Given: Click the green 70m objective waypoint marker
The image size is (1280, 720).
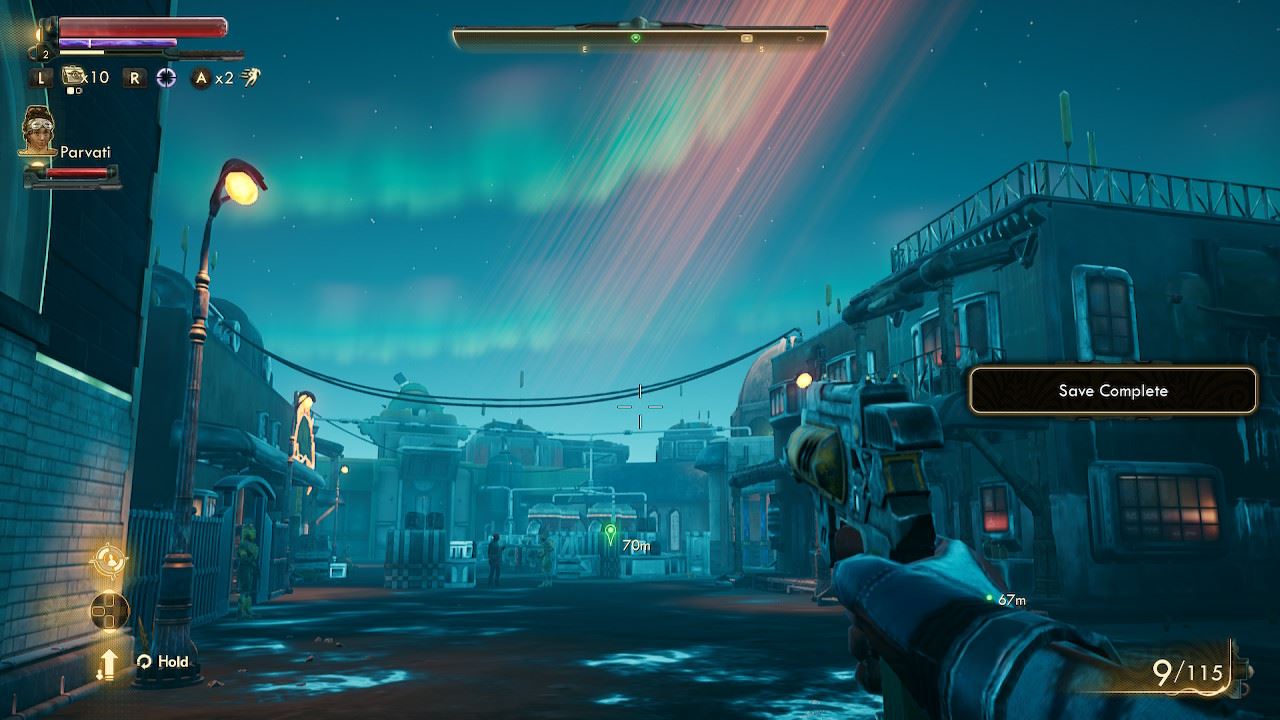Looking at the screenshot, I should [610, 532].
